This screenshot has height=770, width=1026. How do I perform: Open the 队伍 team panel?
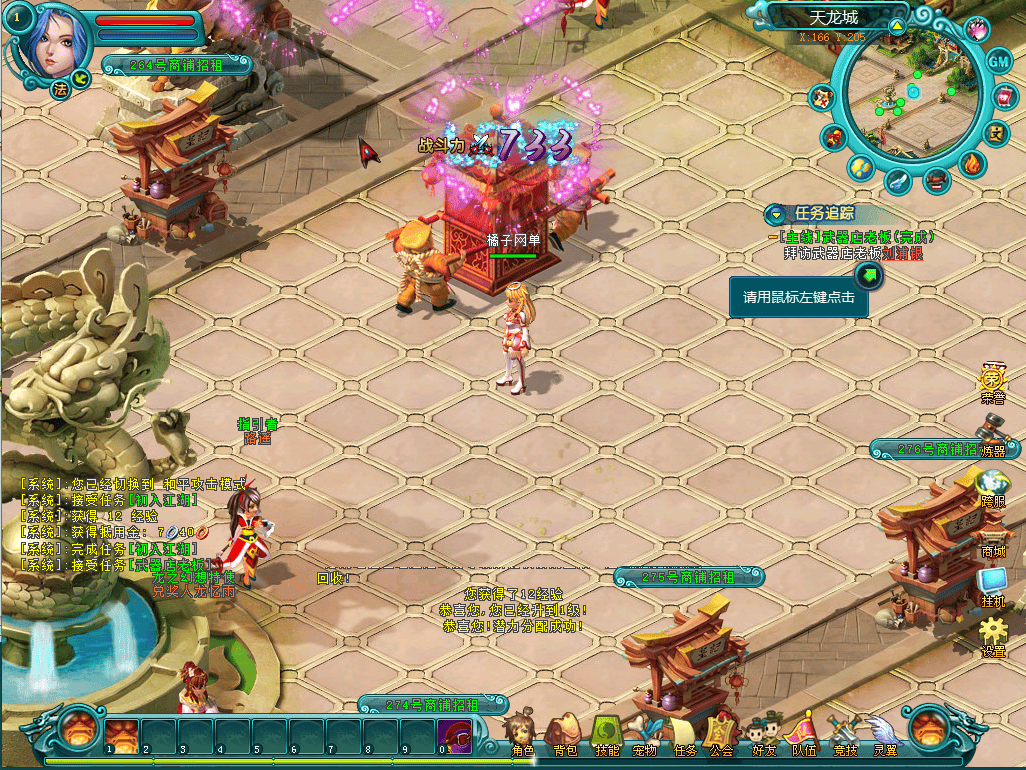803,733
